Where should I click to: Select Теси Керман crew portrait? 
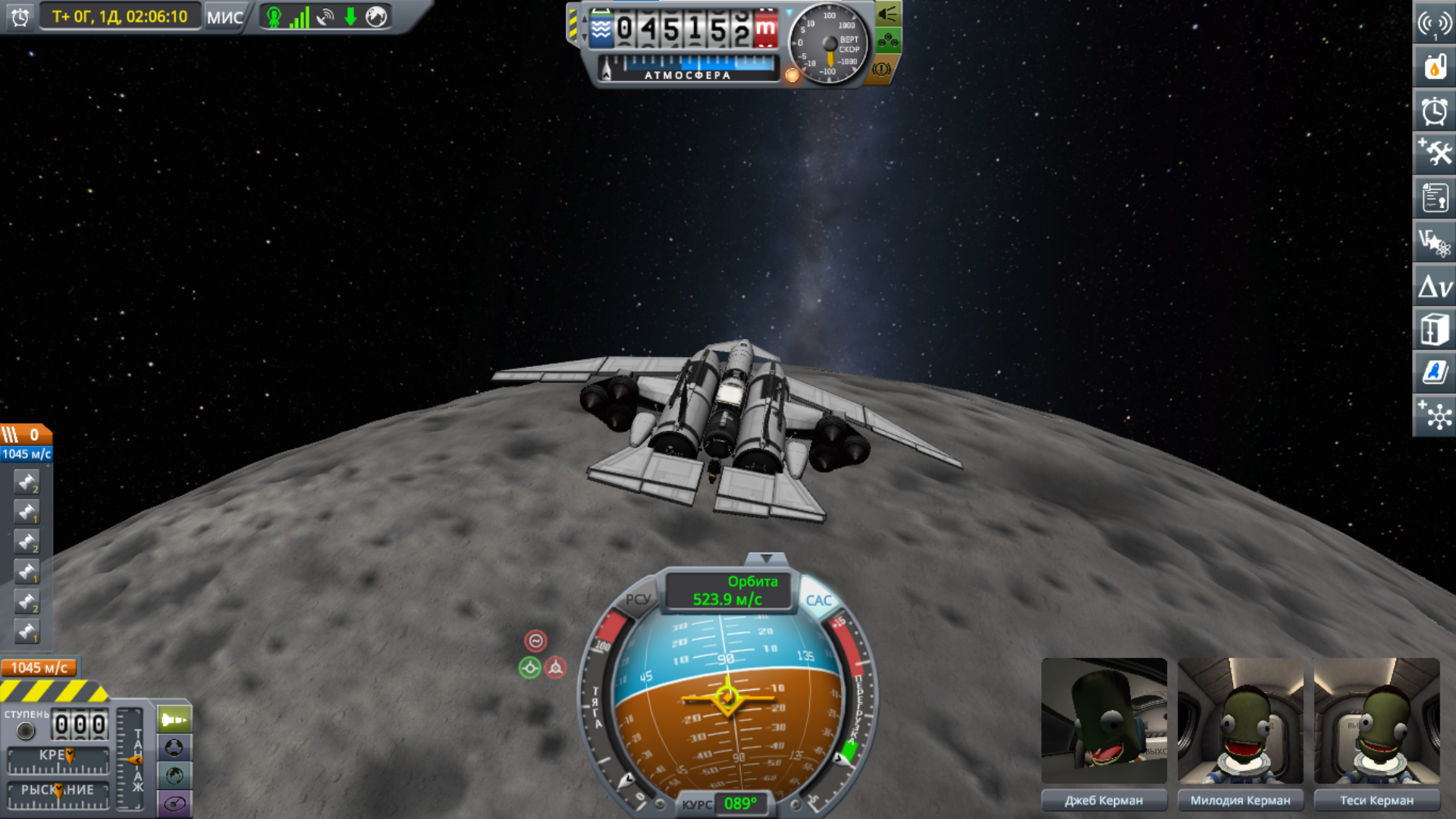coord(1376,720)
